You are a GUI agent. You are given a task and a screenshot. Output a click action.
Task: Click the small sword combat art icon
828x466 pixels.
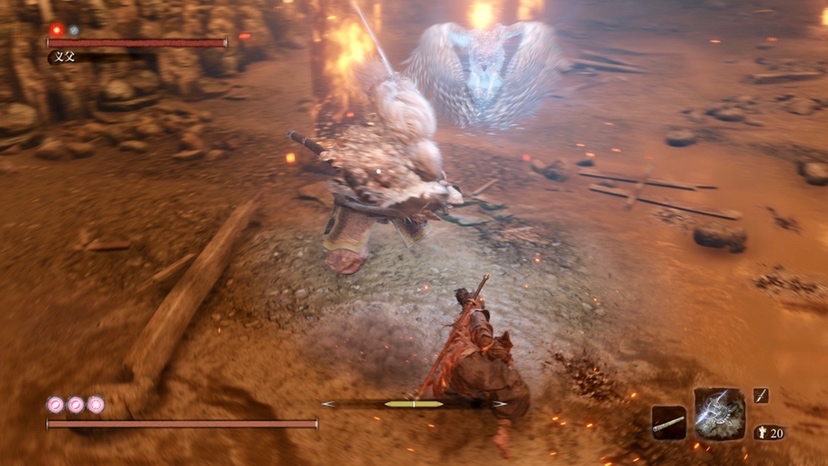[x=761, y=396]
